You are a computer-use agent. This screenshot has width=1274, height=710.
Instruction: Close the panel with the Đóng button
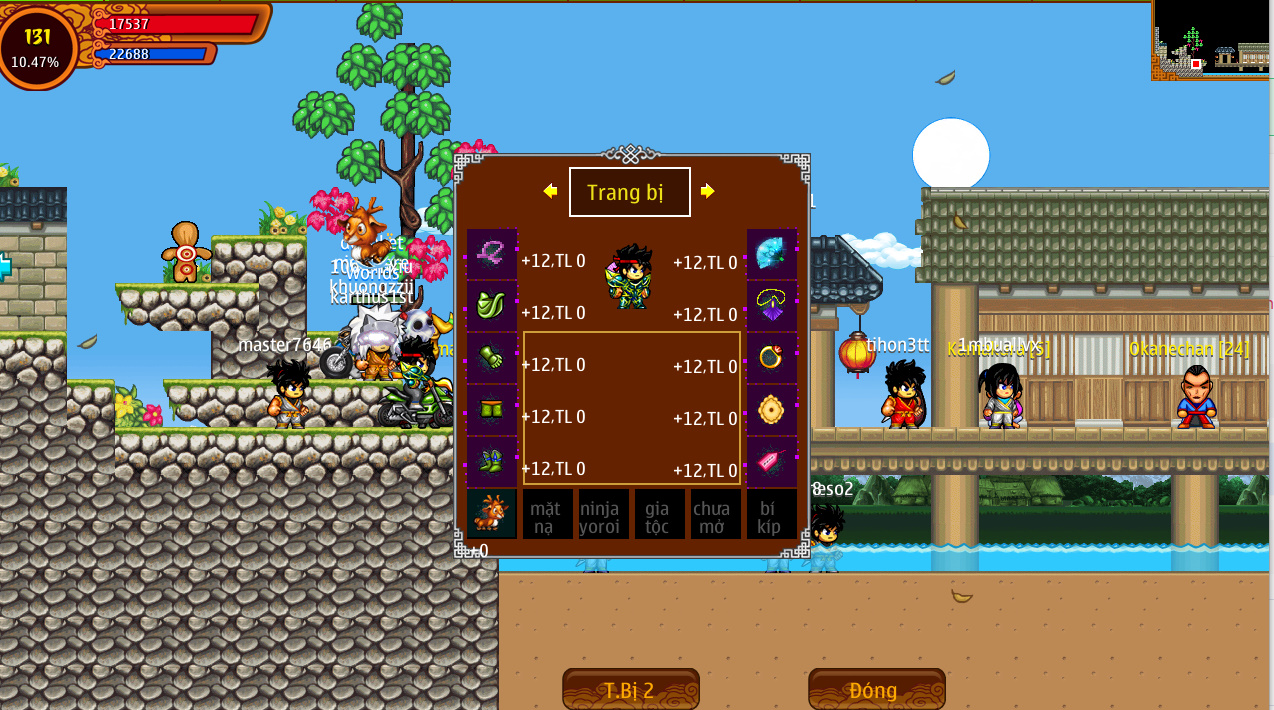point(876,689)
